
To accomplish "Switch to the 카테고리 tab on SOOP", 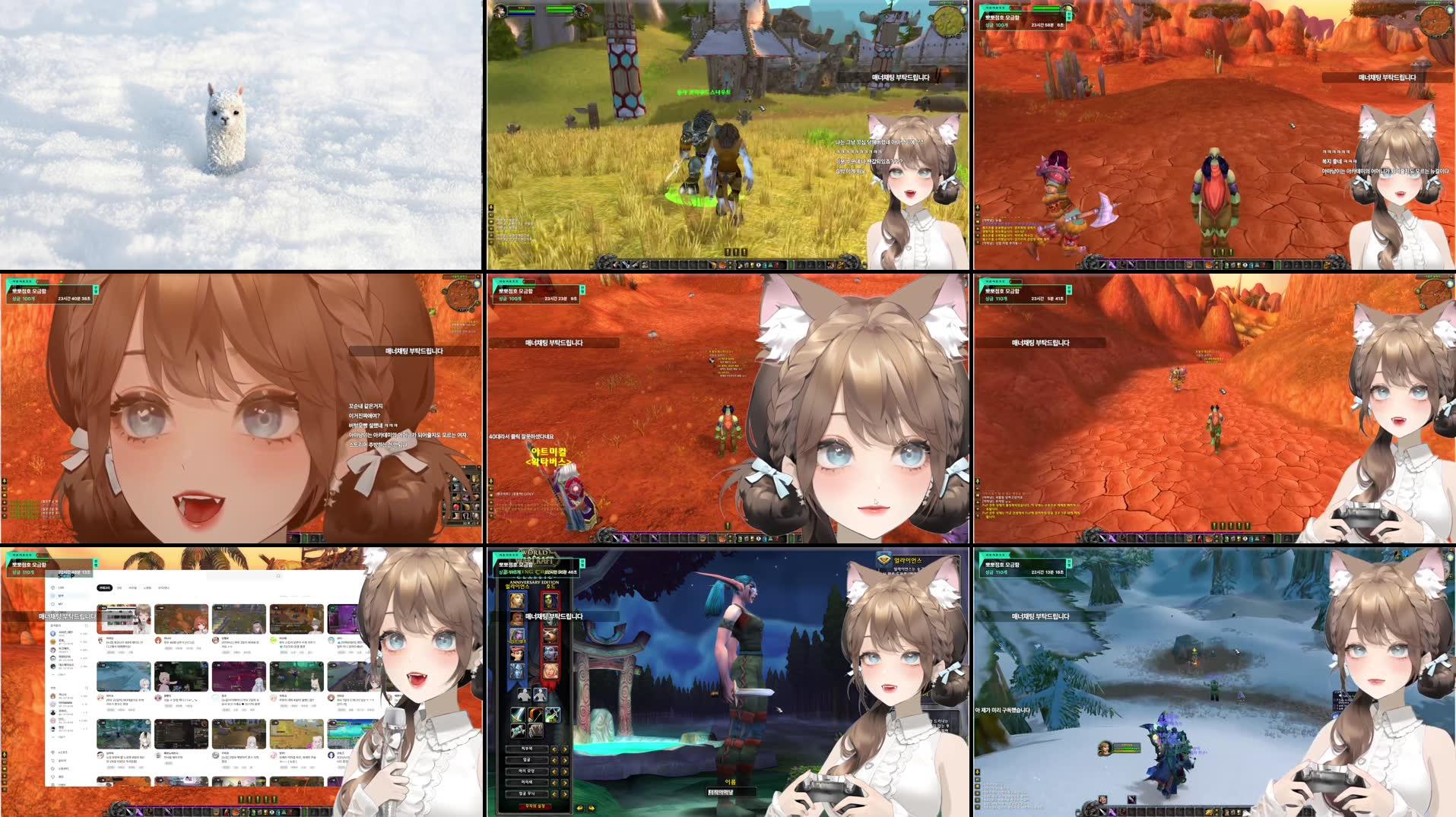I will [103, 587].
